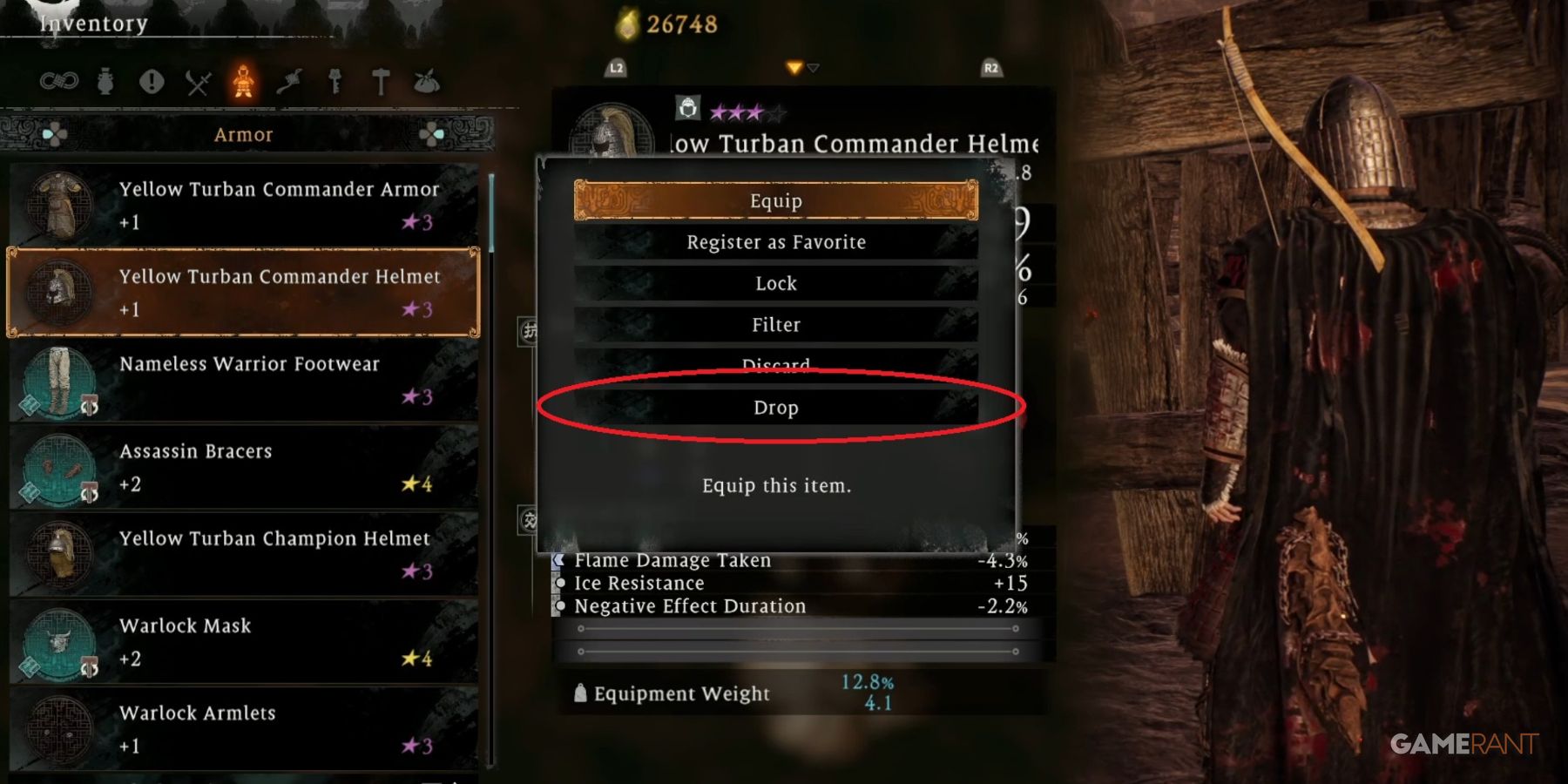Viewport: 1568px width, 784px height.
Task: Toggle Lock on the selected helmet
Action: (x=775, y=283)
